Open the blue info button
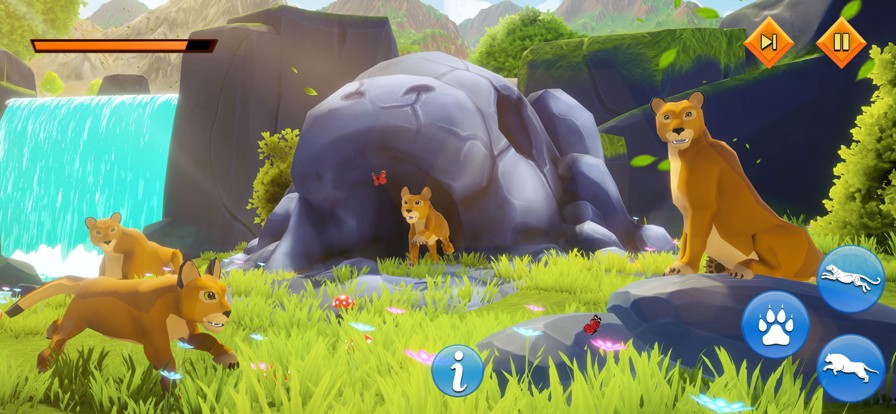Viewport: 896px width, 414px height. click(x=457, y=371)
